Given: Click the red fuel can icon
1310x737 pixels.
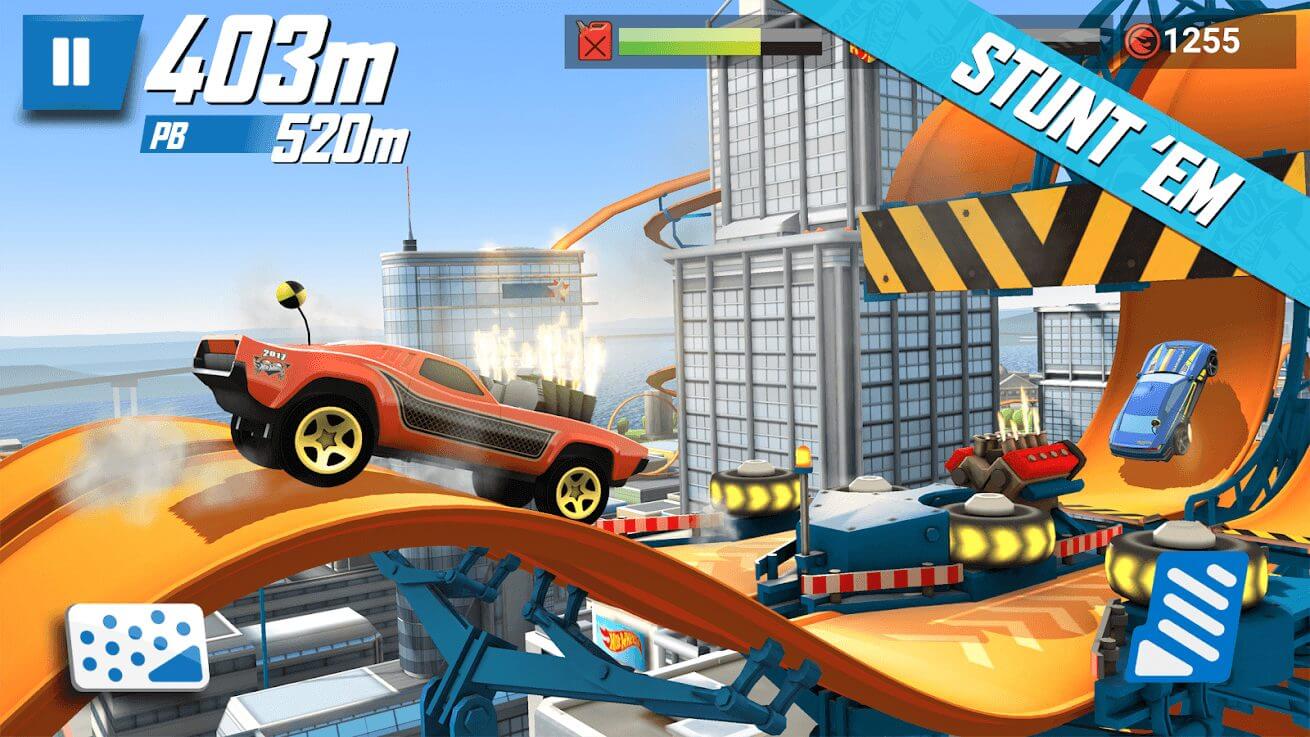Looking at the screenshot, I should (592, 39).
